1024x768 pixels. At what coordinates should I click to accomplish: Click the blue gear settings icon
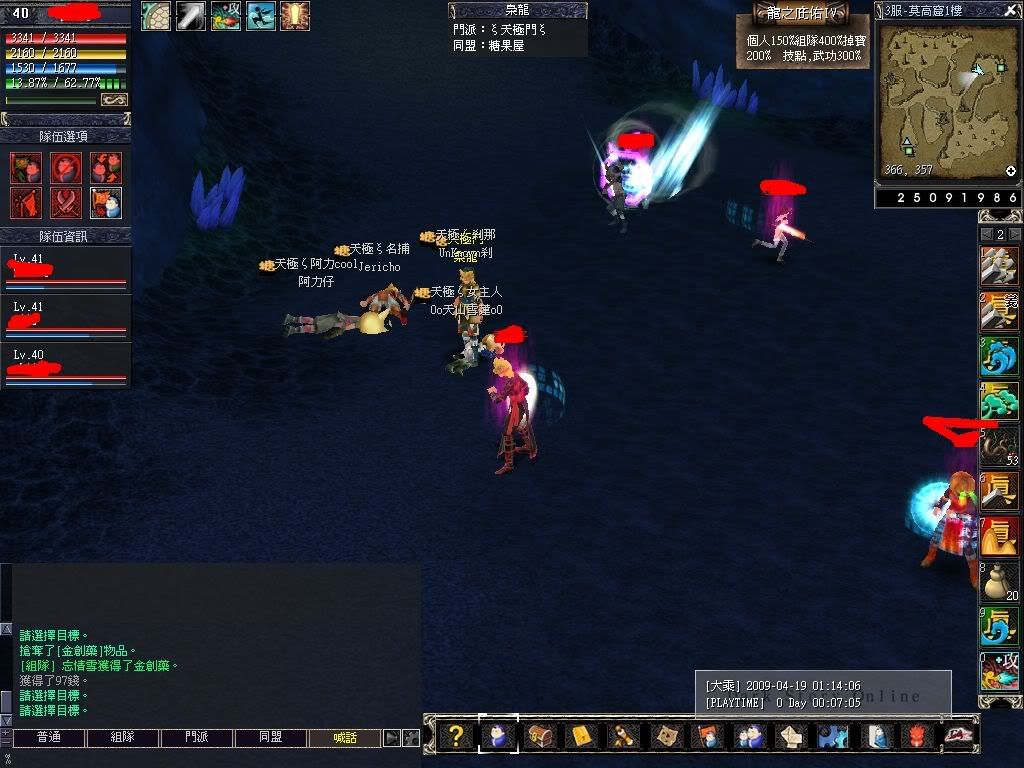pos(831,737)
